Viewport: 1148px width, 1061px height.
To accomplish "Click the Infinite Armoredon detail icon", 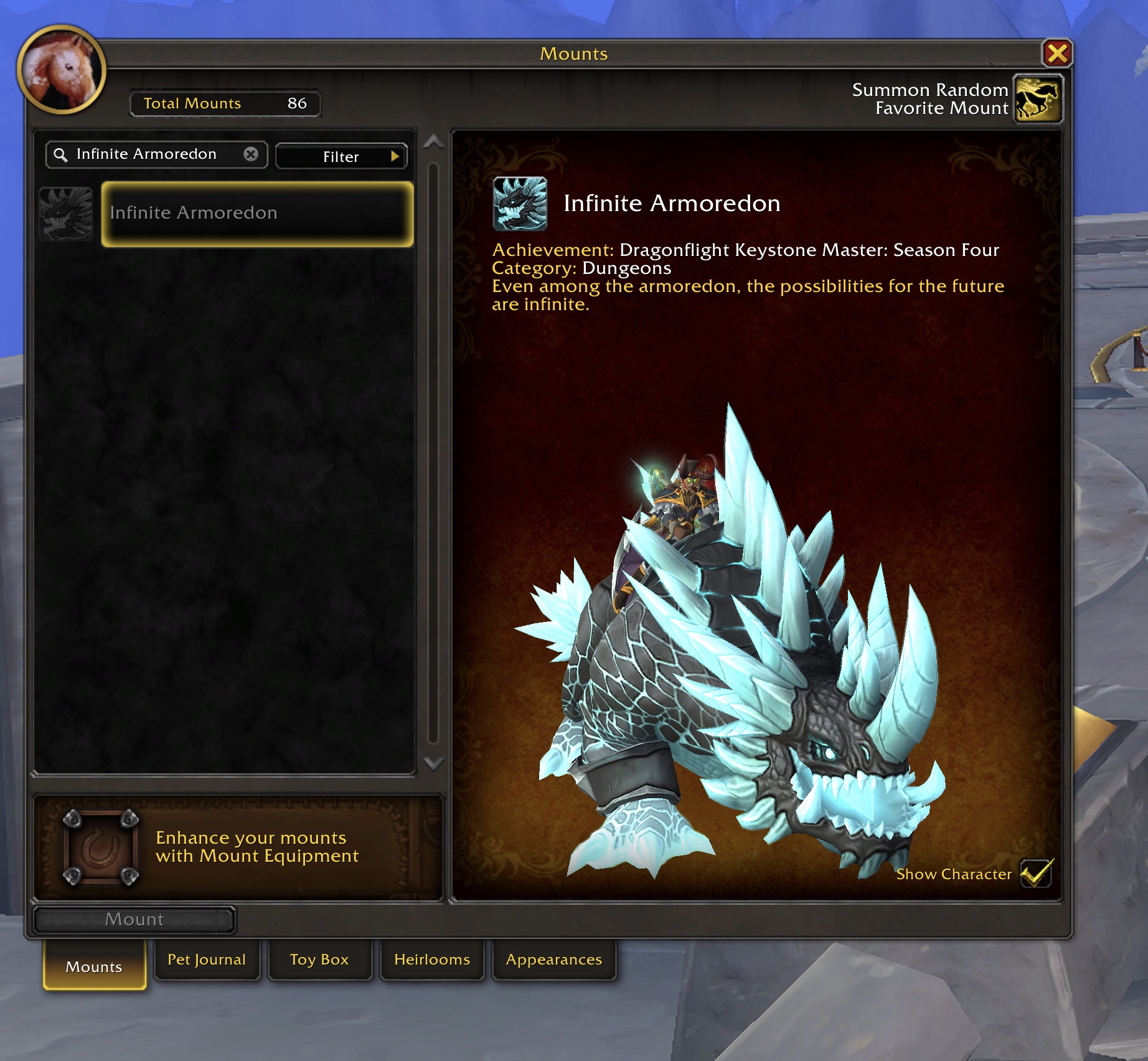I will pos(520,204).
